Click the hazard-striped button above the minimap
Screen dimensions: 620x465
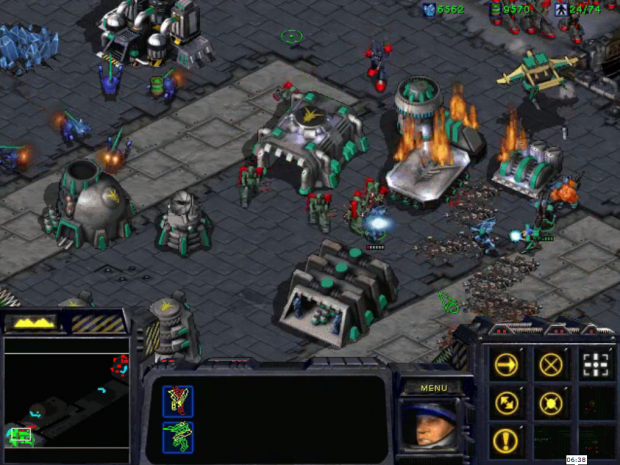point(97,323)
